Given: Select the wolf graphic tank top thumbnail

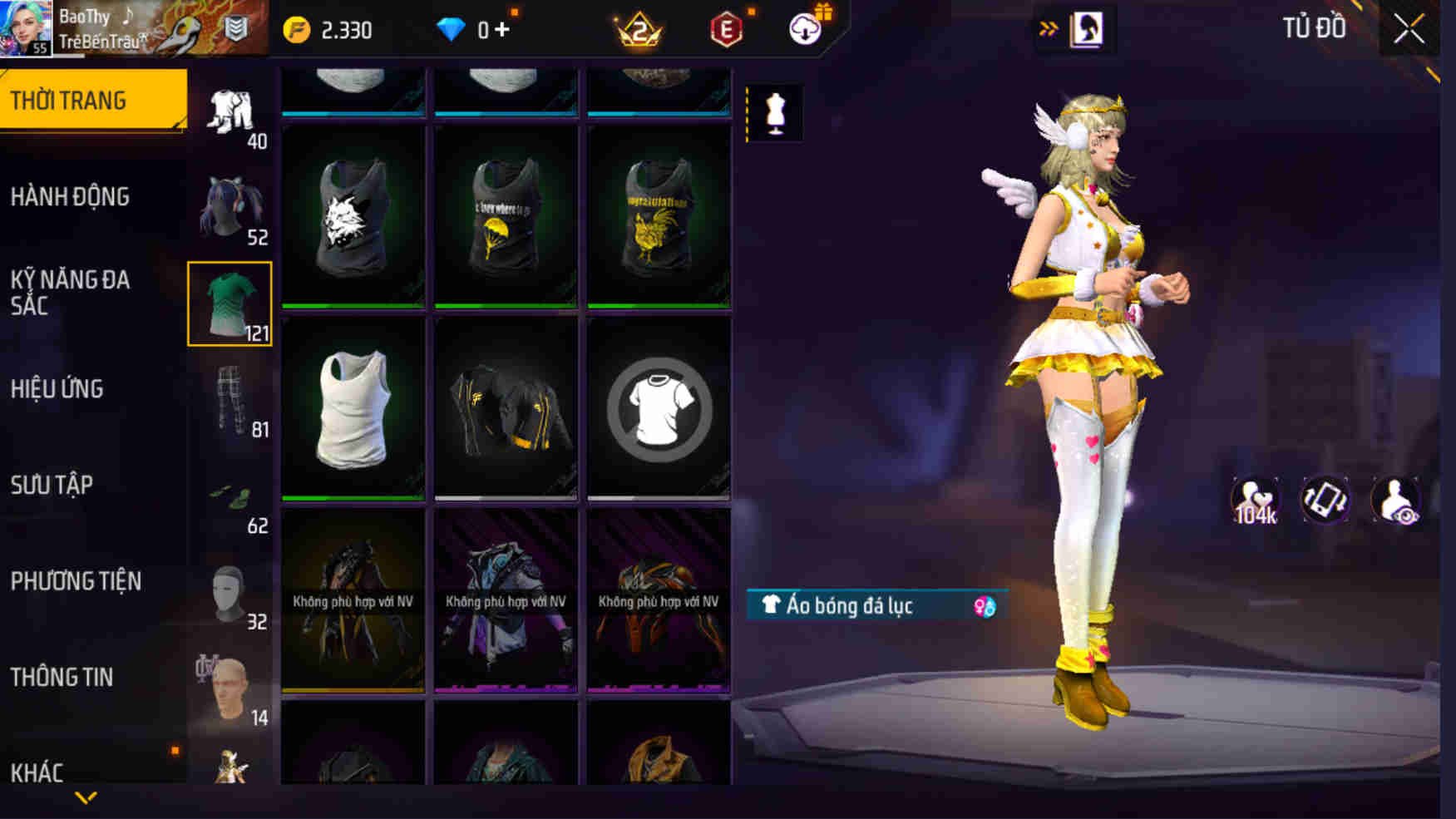Looking at the screenshot, I should 353,215.
